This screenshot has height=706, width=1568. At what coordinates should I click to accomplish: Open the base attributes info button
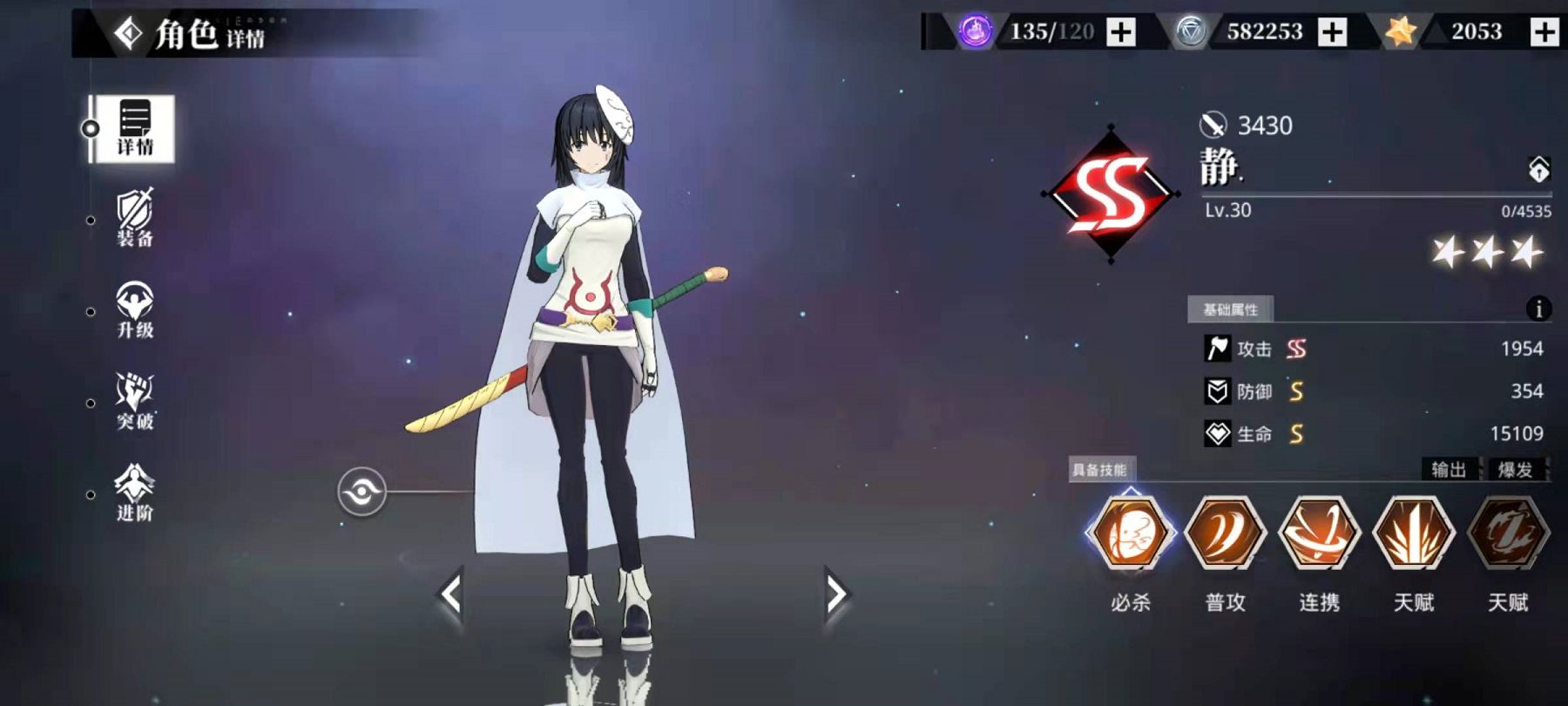pos(1538,309)
